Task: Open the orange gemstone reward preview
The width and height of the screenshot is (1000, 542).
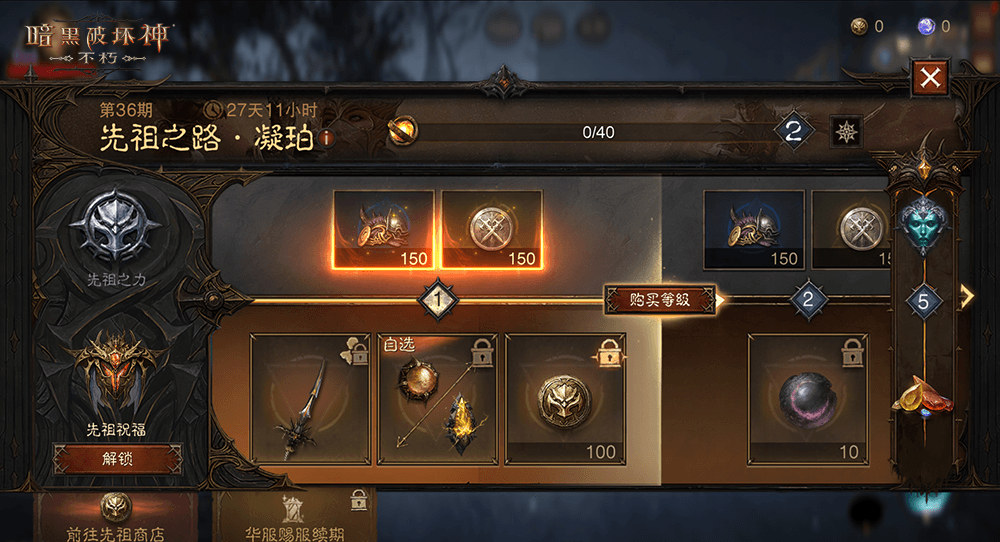Action: [923, 397]
